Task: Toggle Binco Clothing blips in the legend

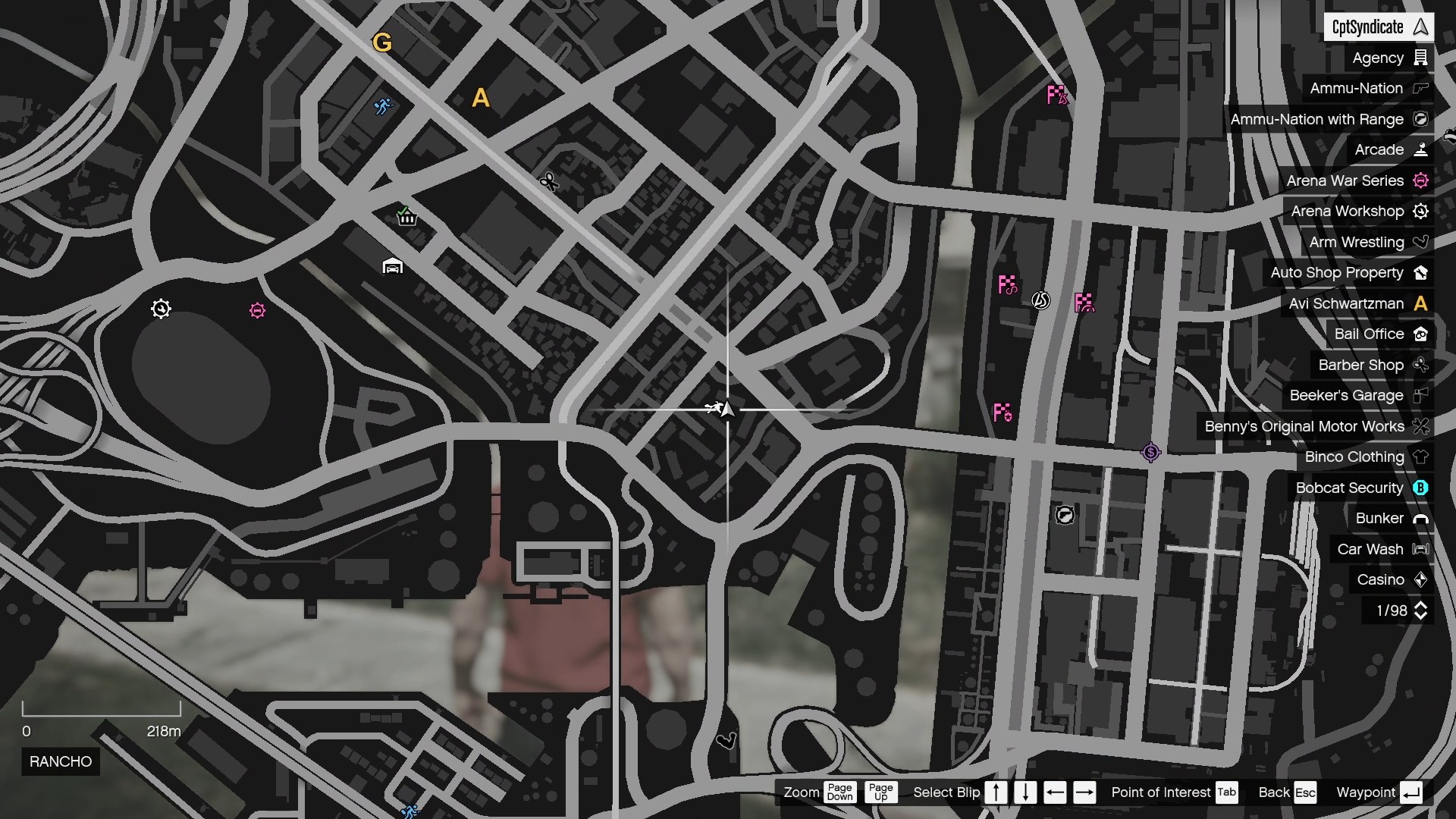Action: 1353,457
